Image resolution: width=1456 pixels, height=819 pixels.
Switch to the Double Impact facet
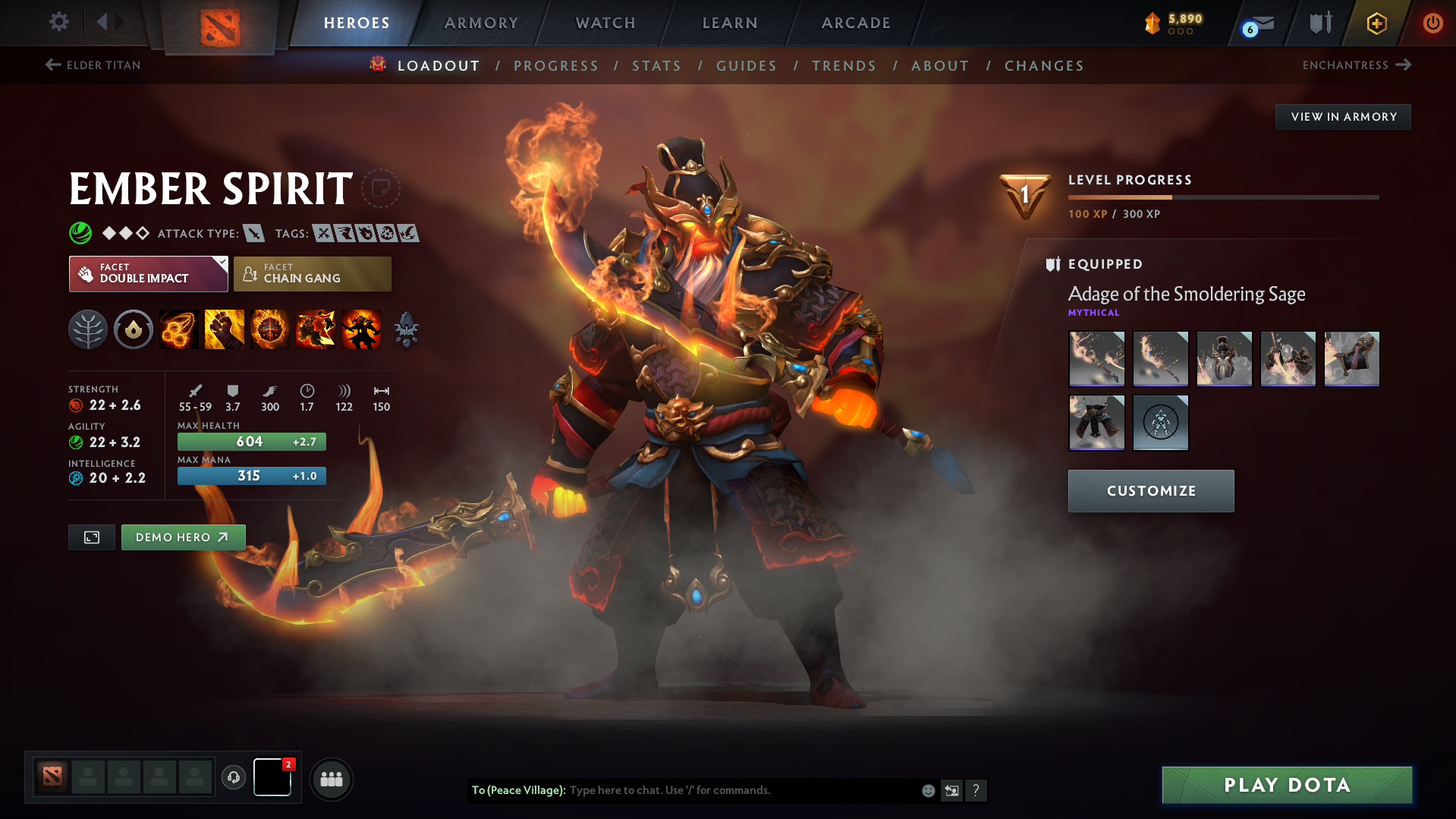[144, 273]
